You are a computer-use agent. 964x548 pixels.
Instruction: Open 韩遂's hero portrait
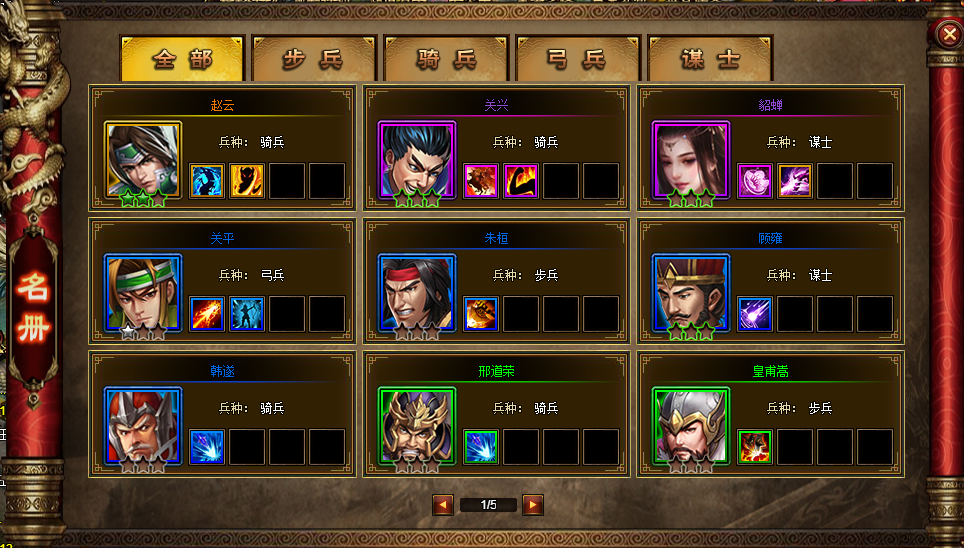[x=144, y=425]
